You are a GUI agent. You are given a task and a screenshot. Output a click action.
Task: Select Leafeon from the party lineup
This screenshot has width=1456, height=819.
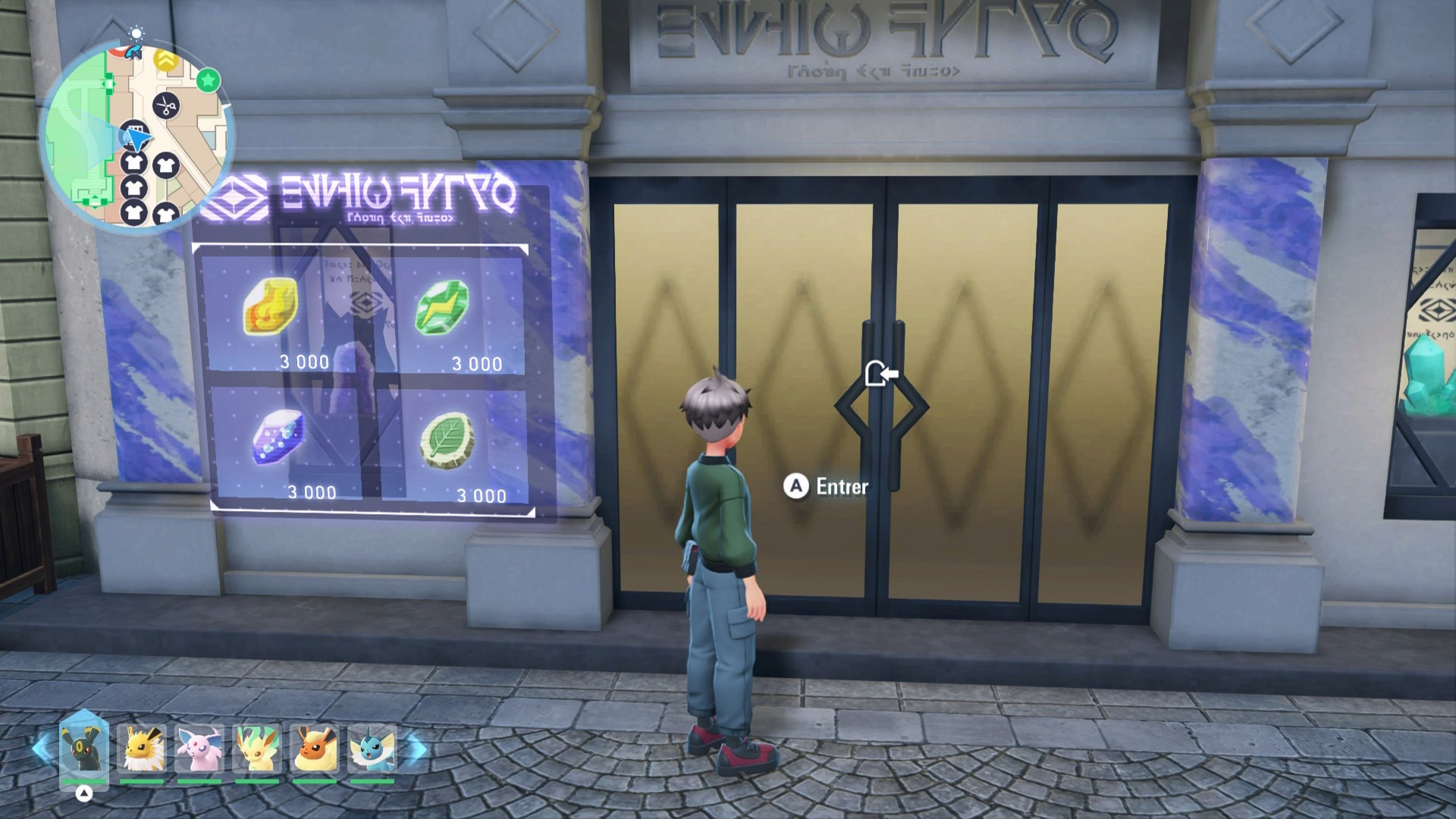tap(257, 749)
